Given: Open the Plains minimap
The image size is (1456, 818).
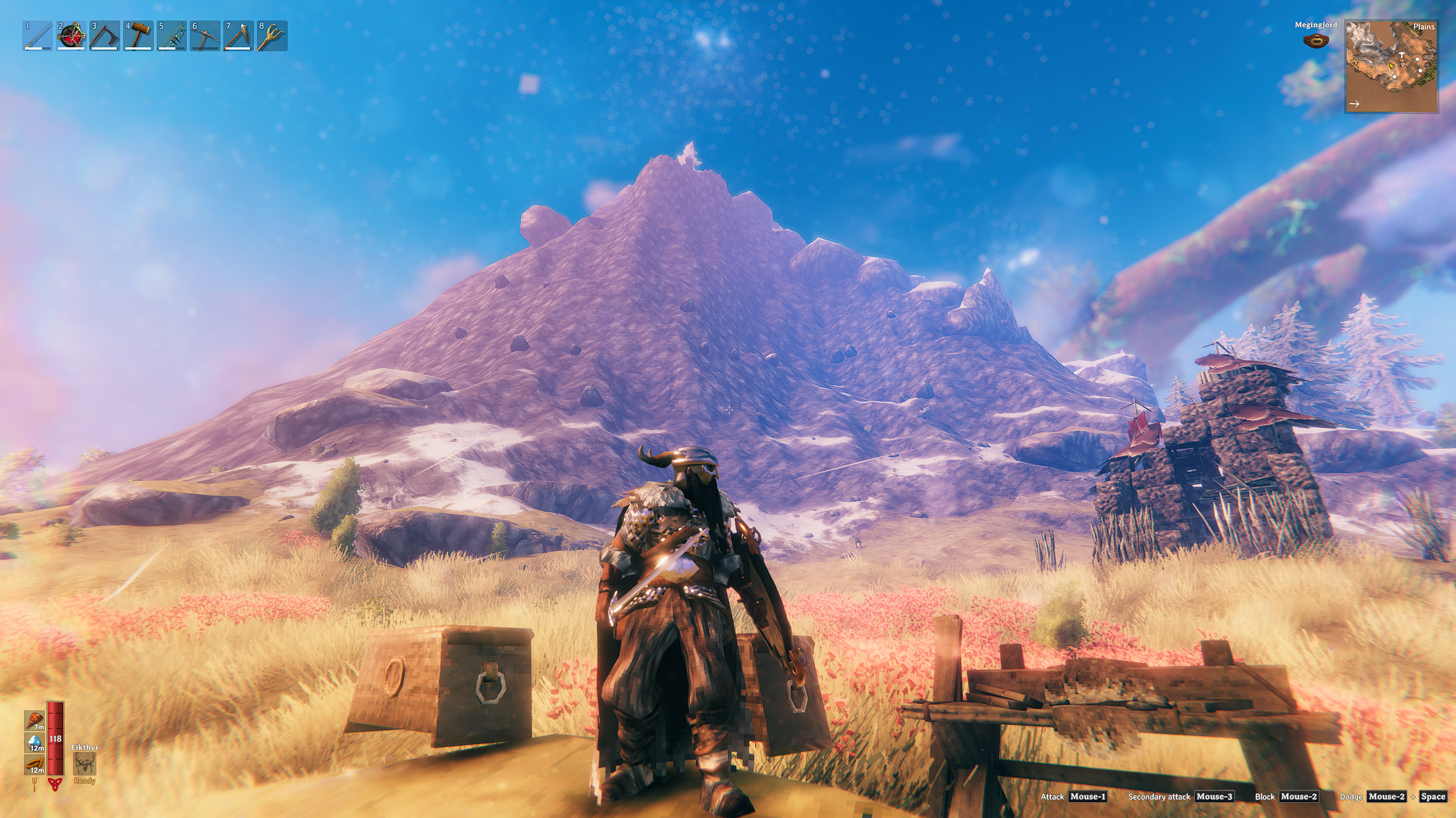Looking at the screenshot, I should coord(1391,66).
